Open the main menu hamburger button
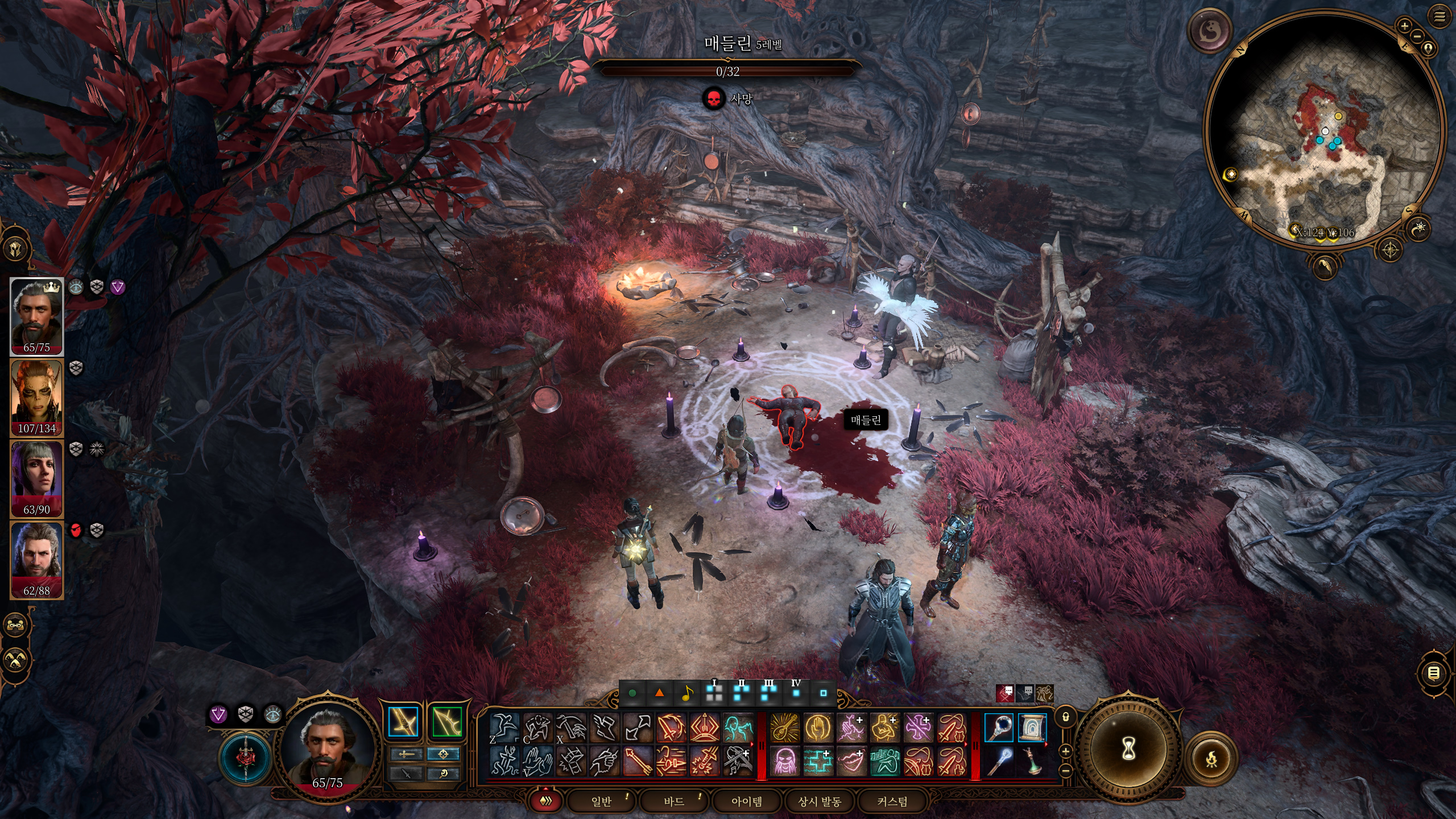The width and height of the screenshot is (1456, 819). (1440, 17)
